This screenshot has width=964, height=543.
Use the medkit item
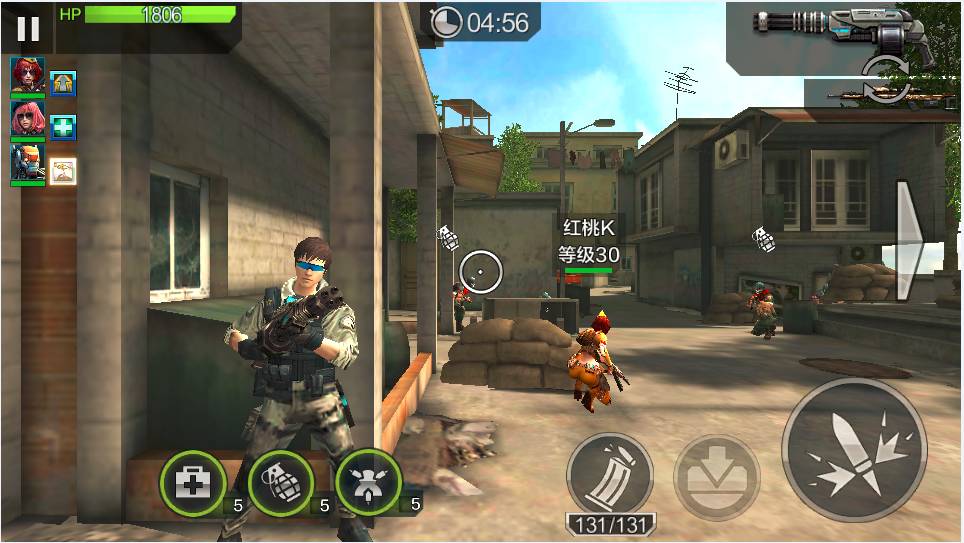tap(191, 483)
